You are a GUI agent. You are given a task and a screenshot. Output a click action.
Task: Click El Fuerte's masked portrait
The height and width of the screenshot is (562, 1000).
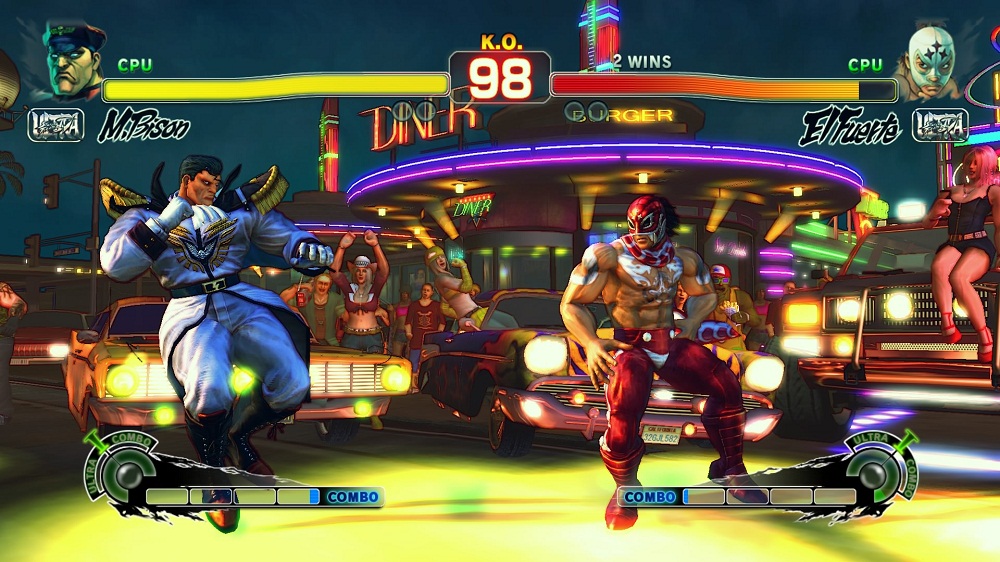pos(927,62)
